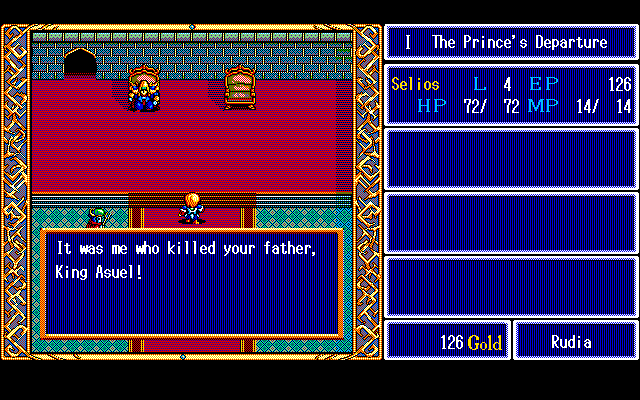The width and height of the screenshot is (640, 400).
Task: Advance the King Asuel dialogue box
Action: [x=192, y=282]
